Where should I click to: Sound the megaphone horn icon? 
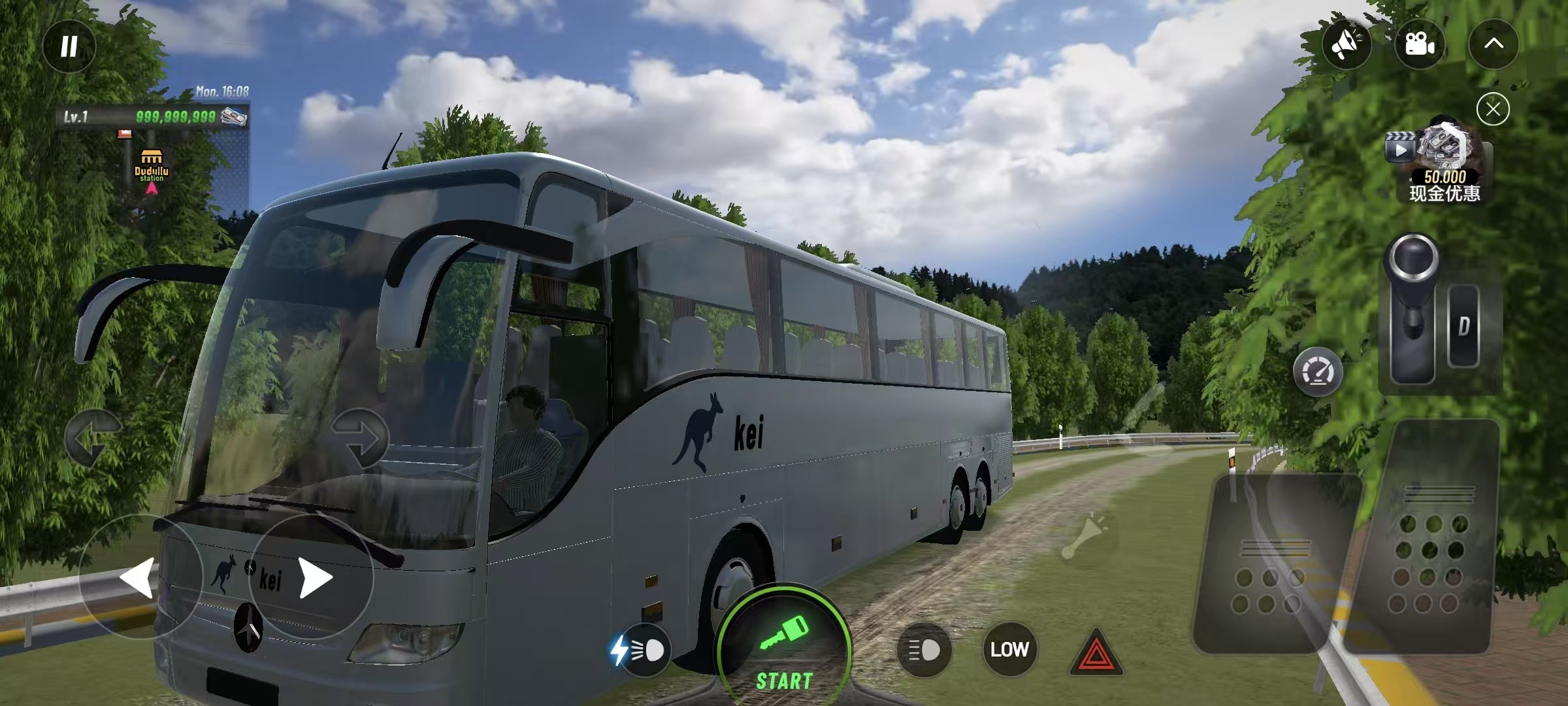click(1347, 44)
